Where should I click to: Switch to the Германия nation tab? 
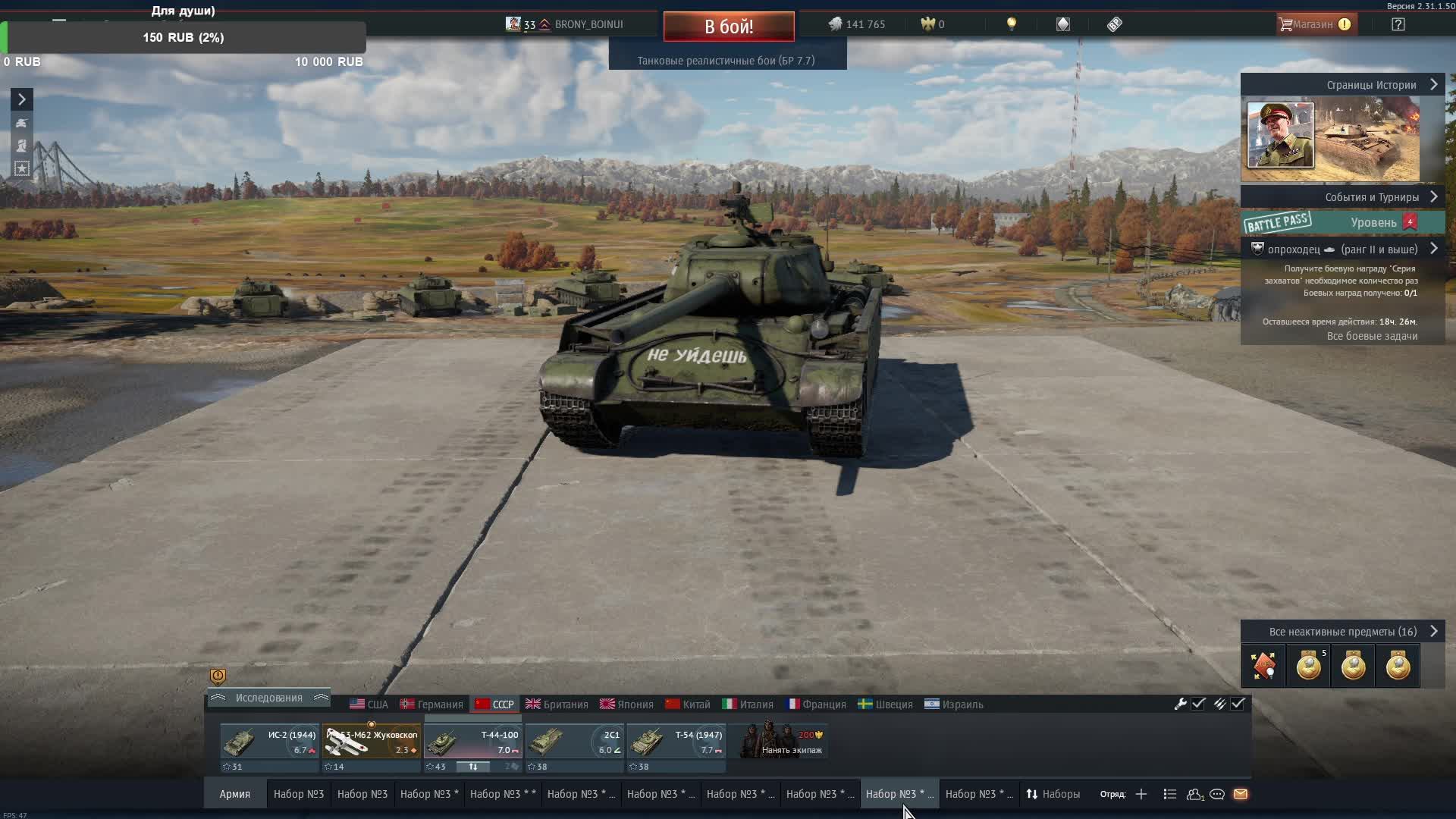point(431,704)
